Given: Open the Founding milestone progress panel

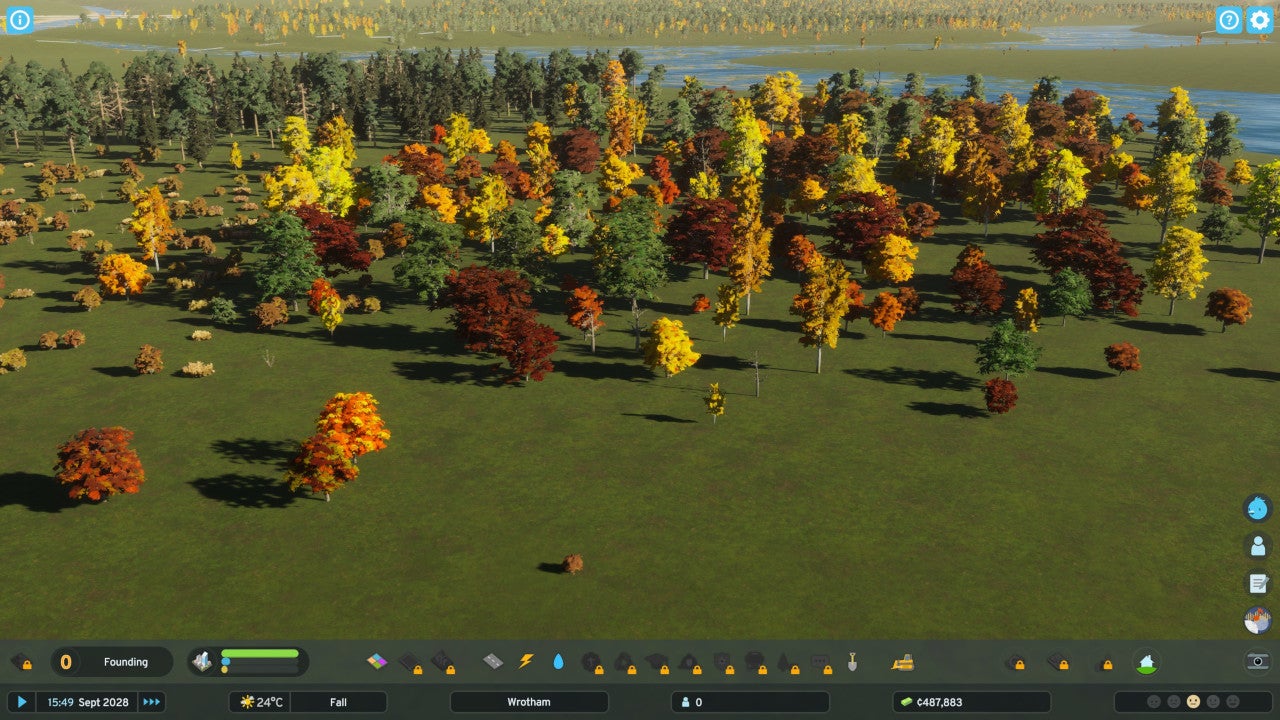Looking at the screenshot, I should (x=112, y=662).
